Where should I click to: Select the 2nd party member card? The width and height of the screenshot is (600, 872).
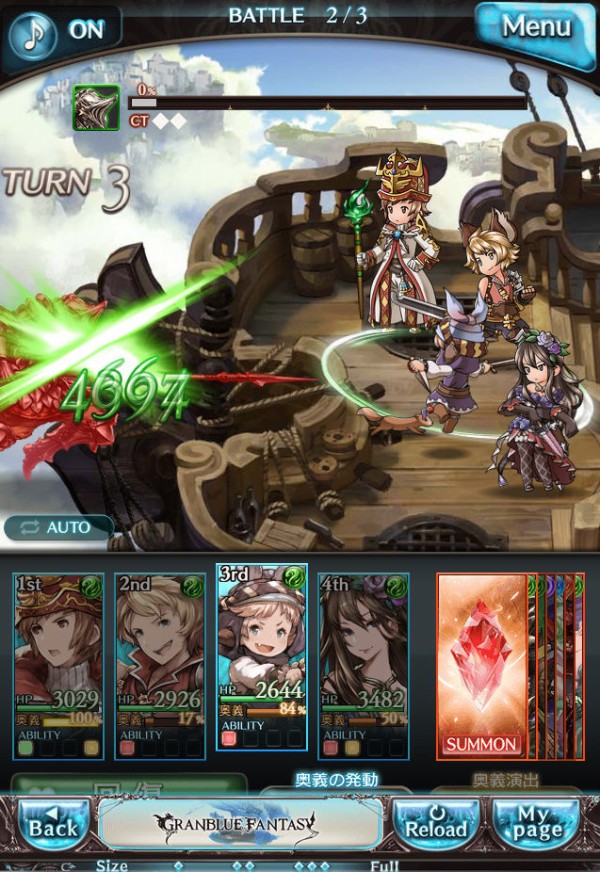(x=161, y=665)
